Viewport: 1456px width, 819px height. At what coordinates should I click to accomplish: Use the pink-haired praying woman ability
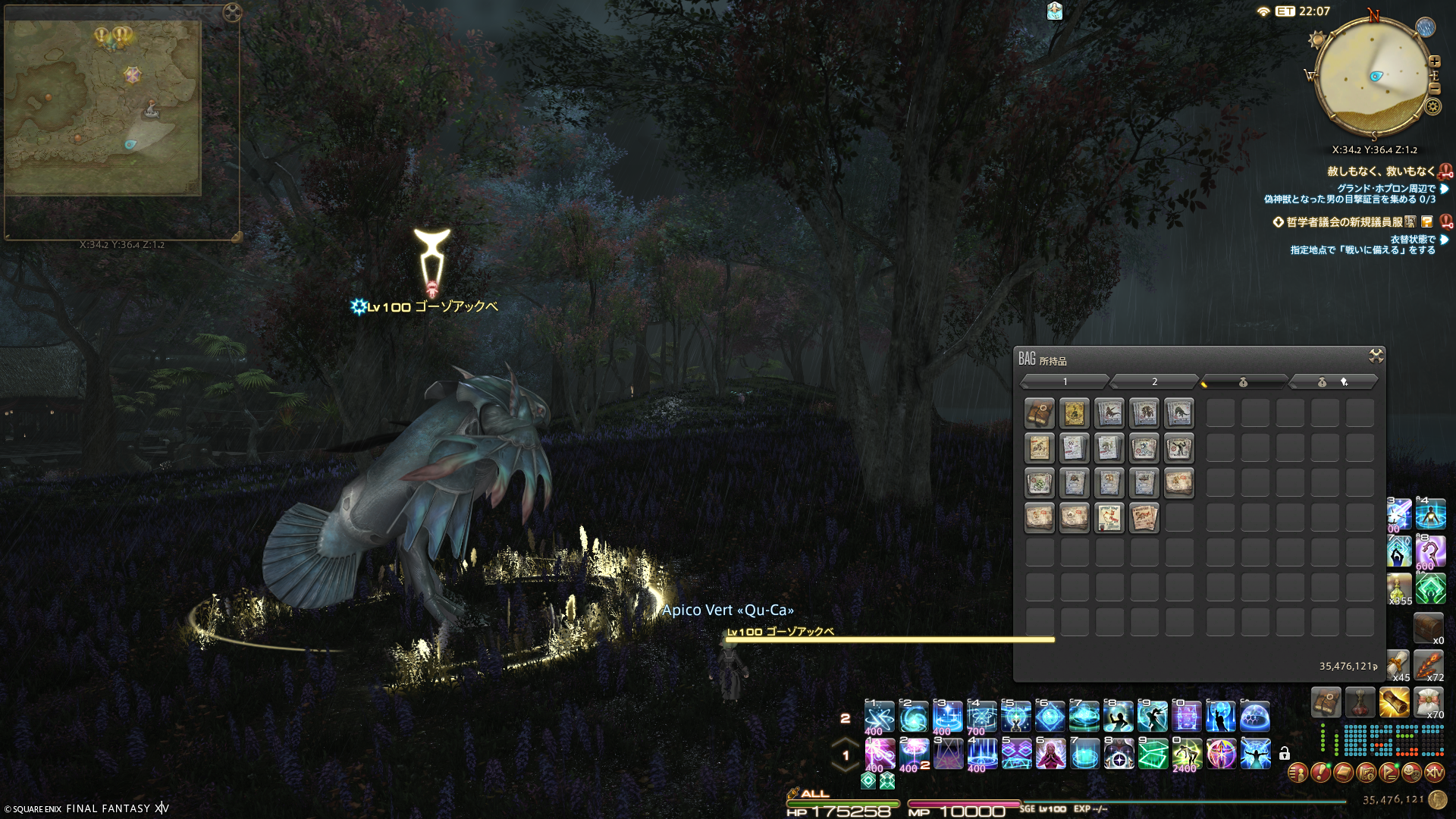(1051, 754)
